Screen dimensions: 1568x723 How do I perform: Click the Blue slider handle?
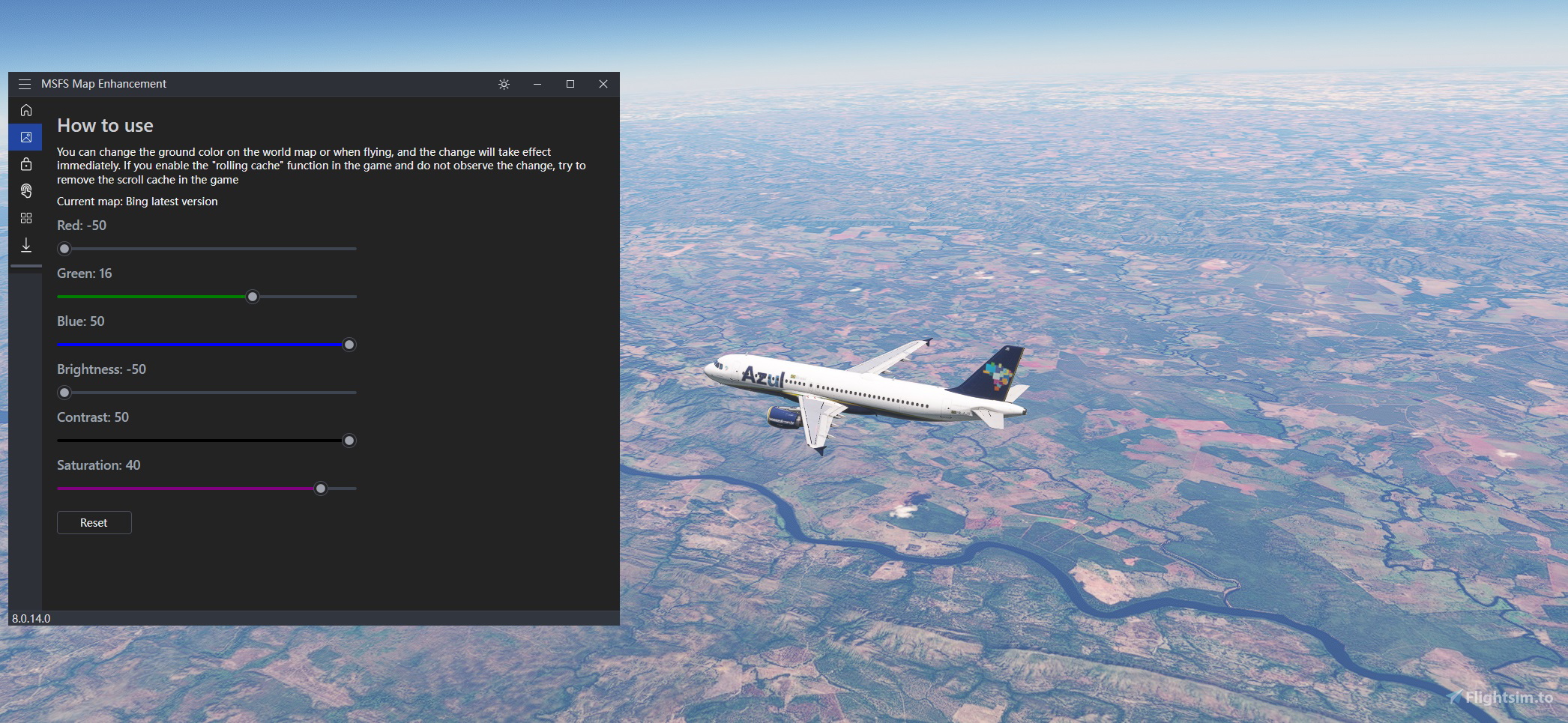349,345
